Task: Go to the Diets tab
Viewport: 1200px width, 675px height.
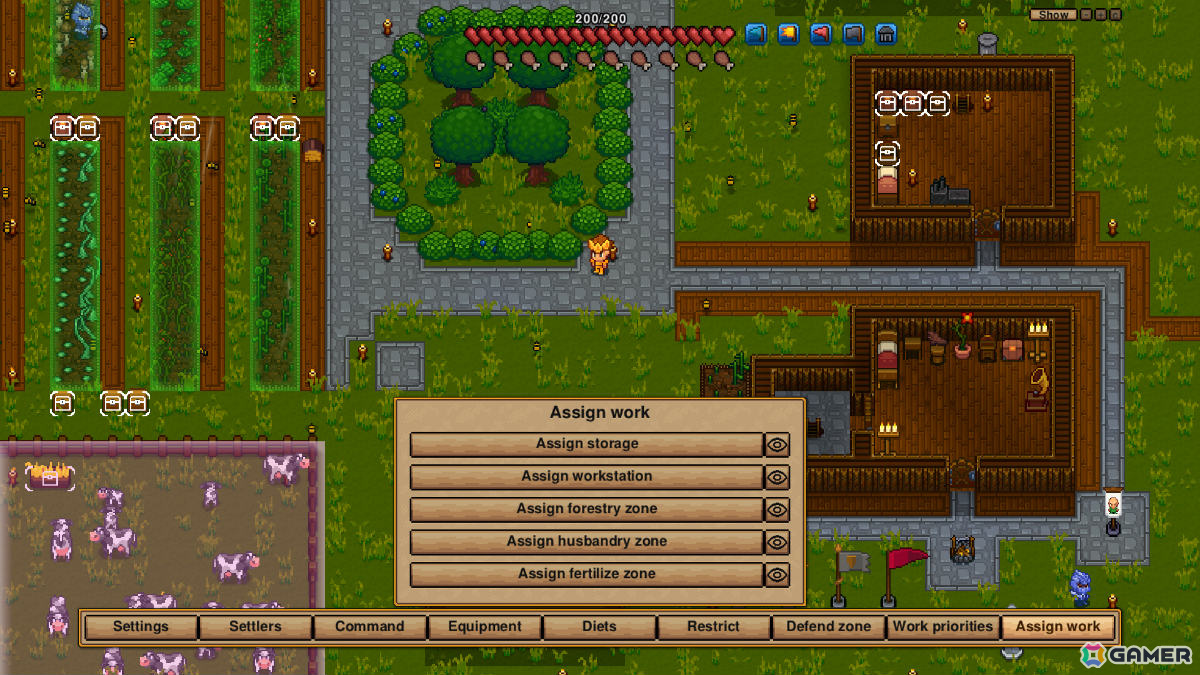Action: pos(599,627)
